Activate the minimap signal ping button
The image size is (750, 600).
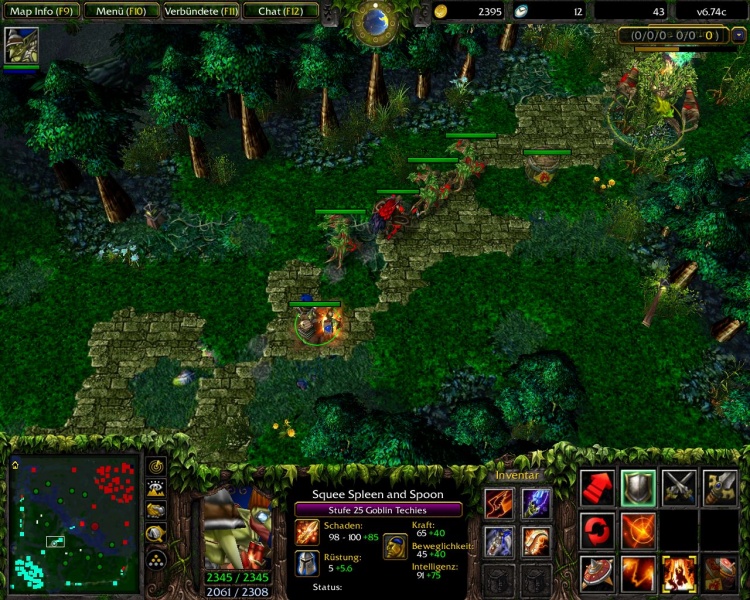pyautogui.click(x=156, y=466)
